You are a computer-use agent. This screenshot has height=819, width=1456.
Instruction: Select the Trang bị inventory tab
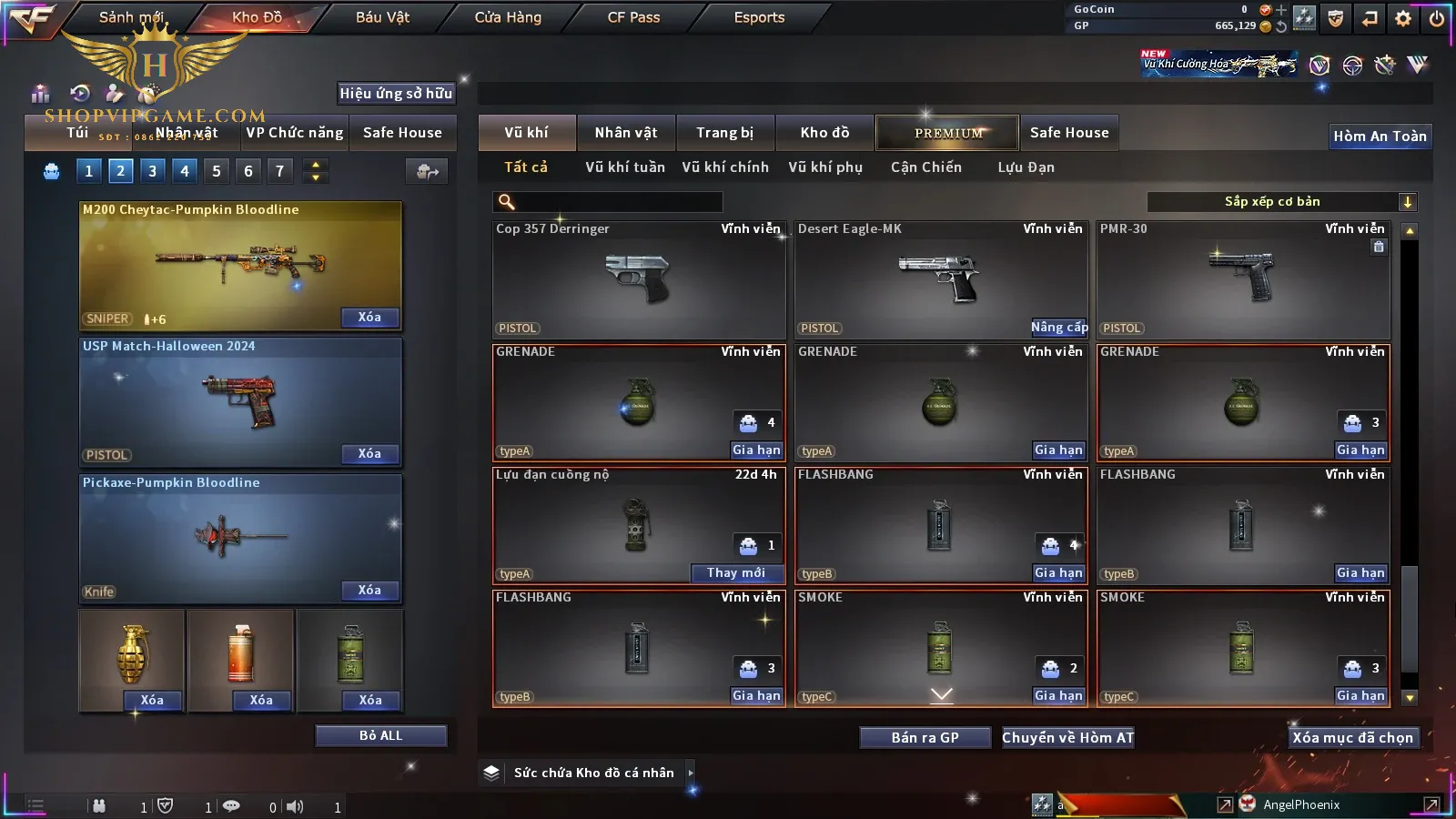click(x=724, y=133)
